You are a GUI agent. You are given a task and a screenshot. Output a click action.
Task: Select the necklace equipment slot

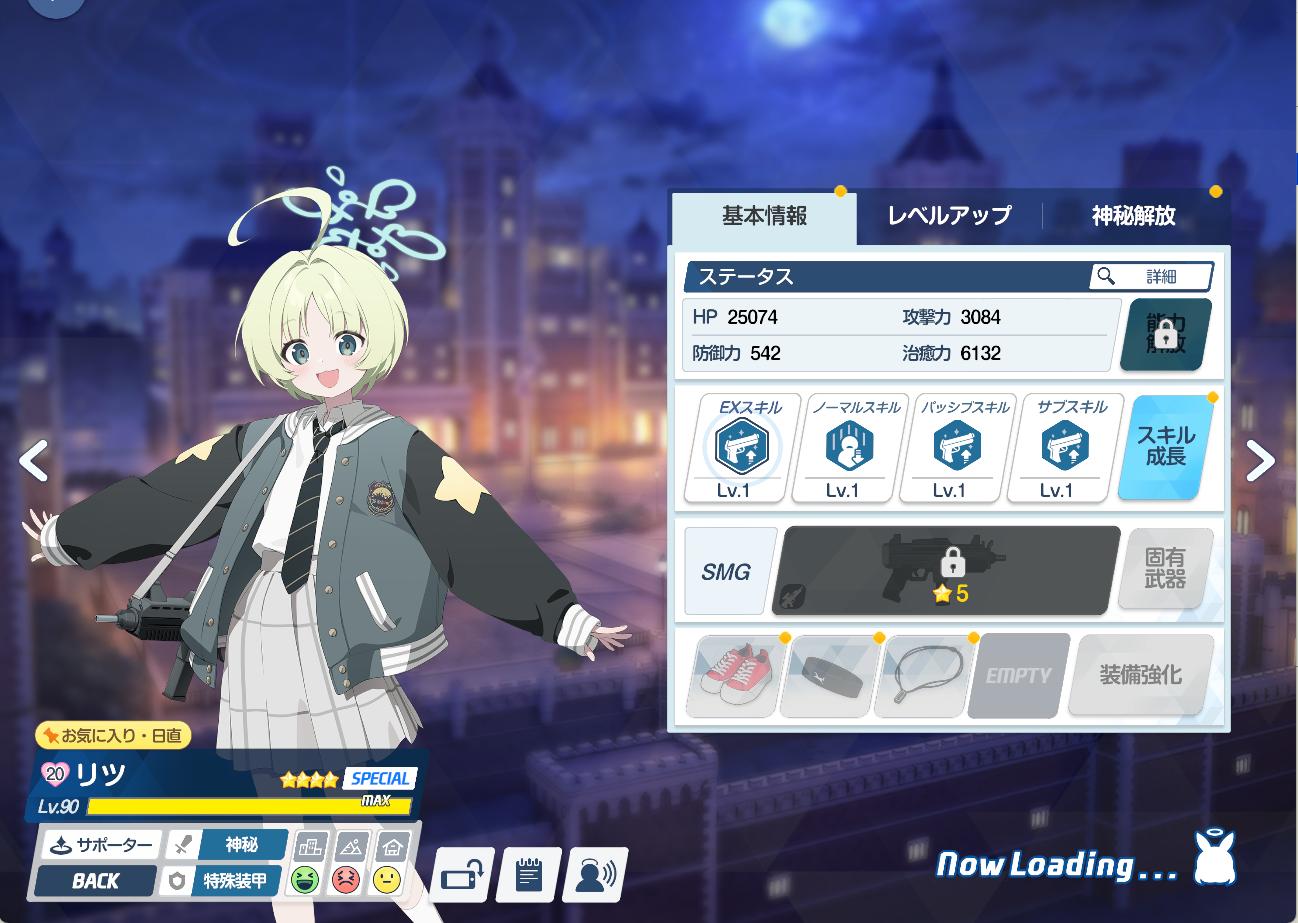923,675
